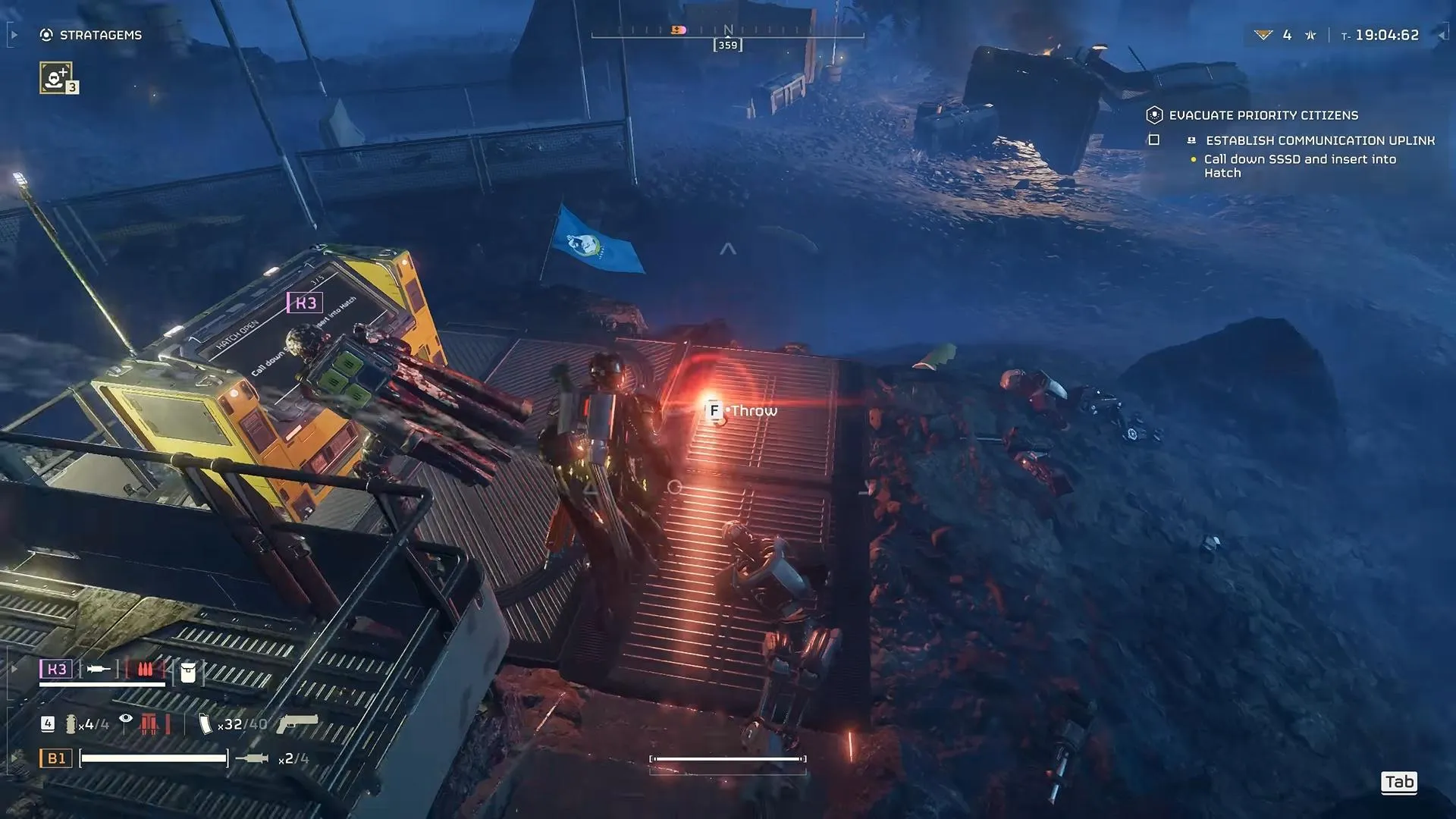This screenshot has height=819, width=1456.
Task: Select the Reinforce stratagem icon
Action: click(56, 77)
